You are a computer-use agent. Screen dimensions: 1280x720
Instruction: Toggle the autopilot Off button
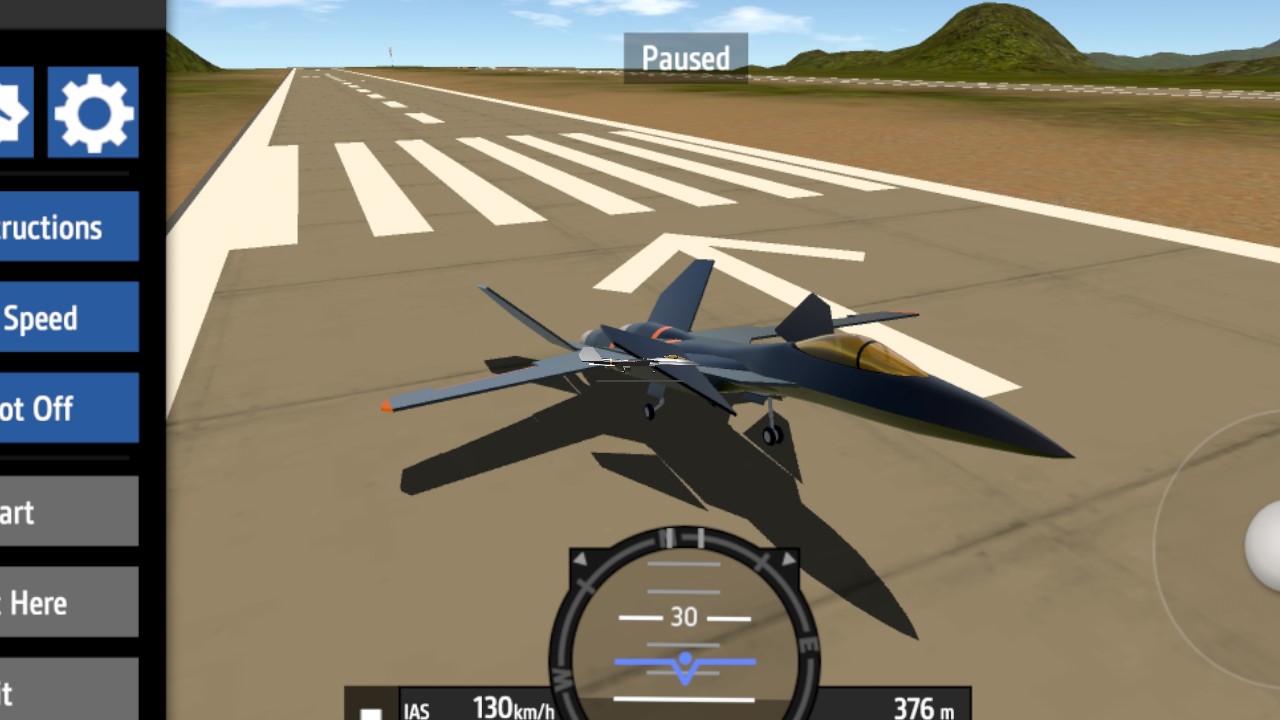click(x=68, y=408)
